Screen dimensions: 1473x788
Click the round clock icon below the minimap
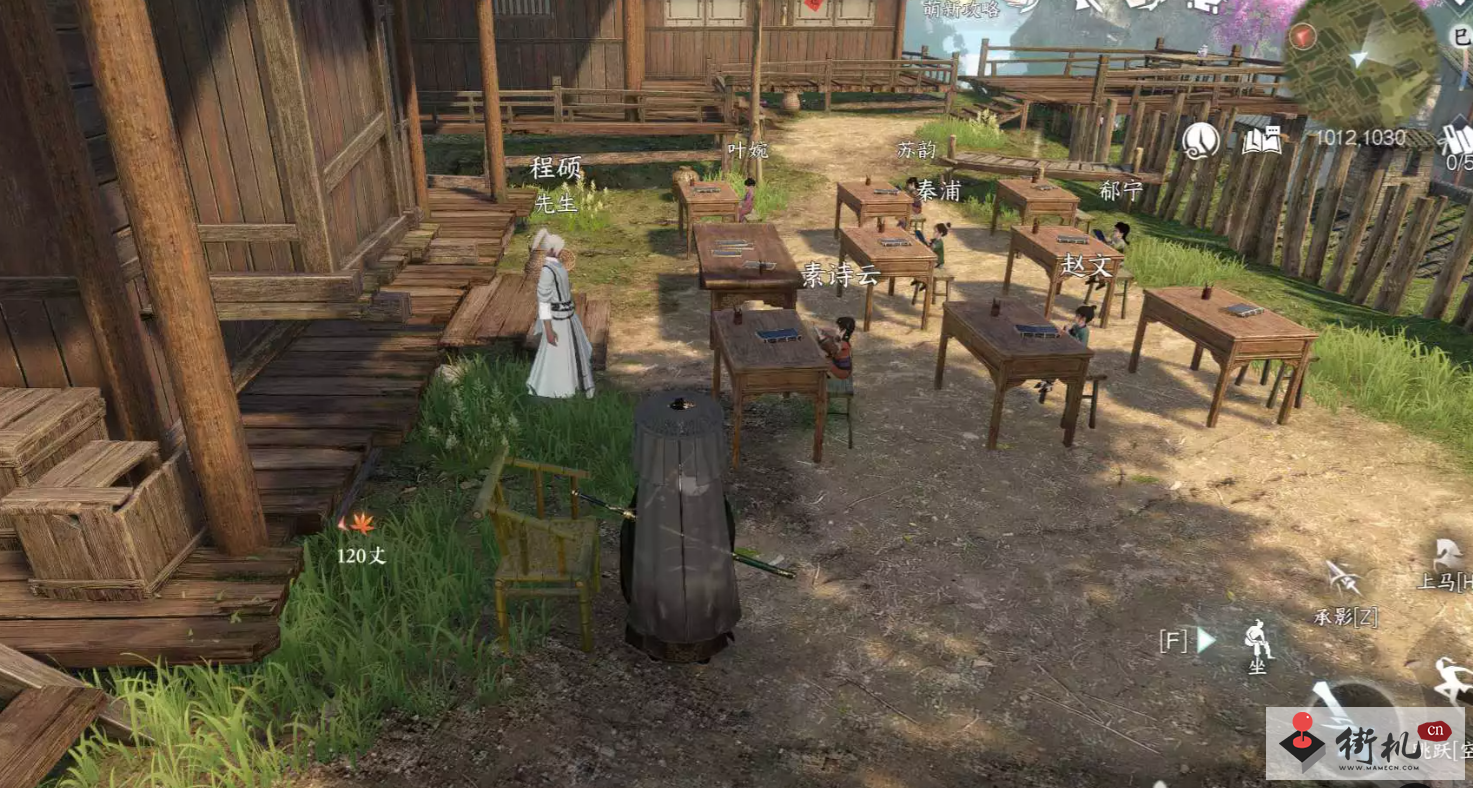coord(1200,141)
